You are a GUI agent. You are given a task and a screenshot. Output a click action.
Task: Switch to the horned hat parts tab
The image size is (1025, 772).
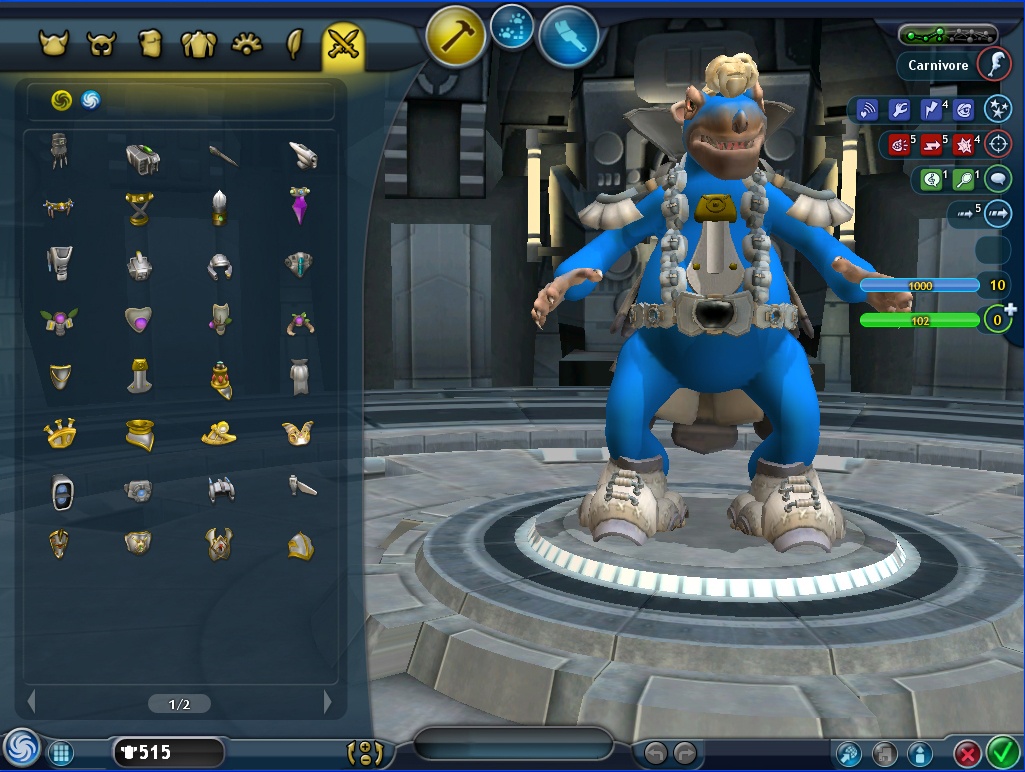coord(52,44)
